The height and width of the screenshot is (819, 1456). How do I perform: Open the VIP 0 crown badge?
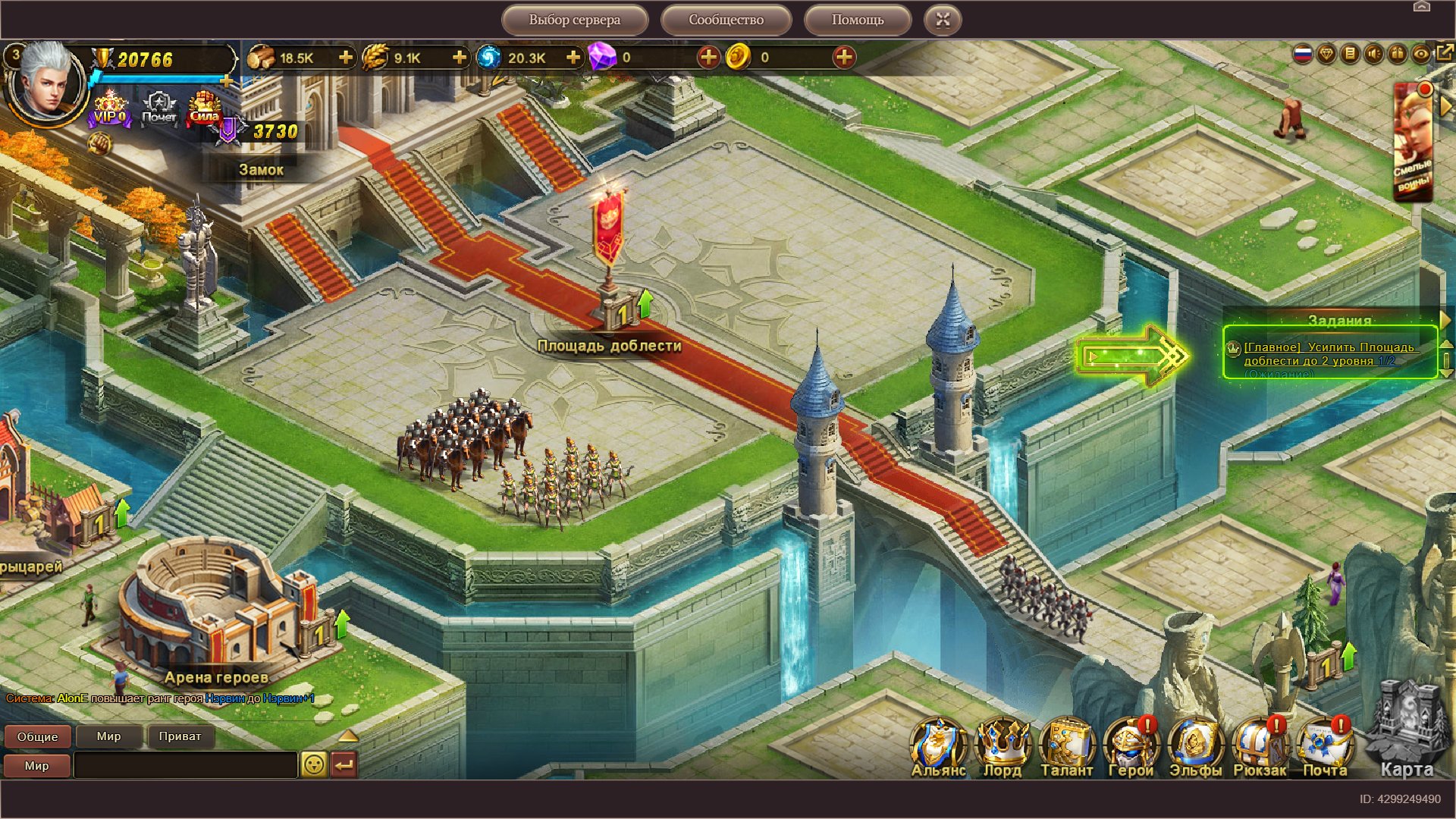tap(110, 108)
